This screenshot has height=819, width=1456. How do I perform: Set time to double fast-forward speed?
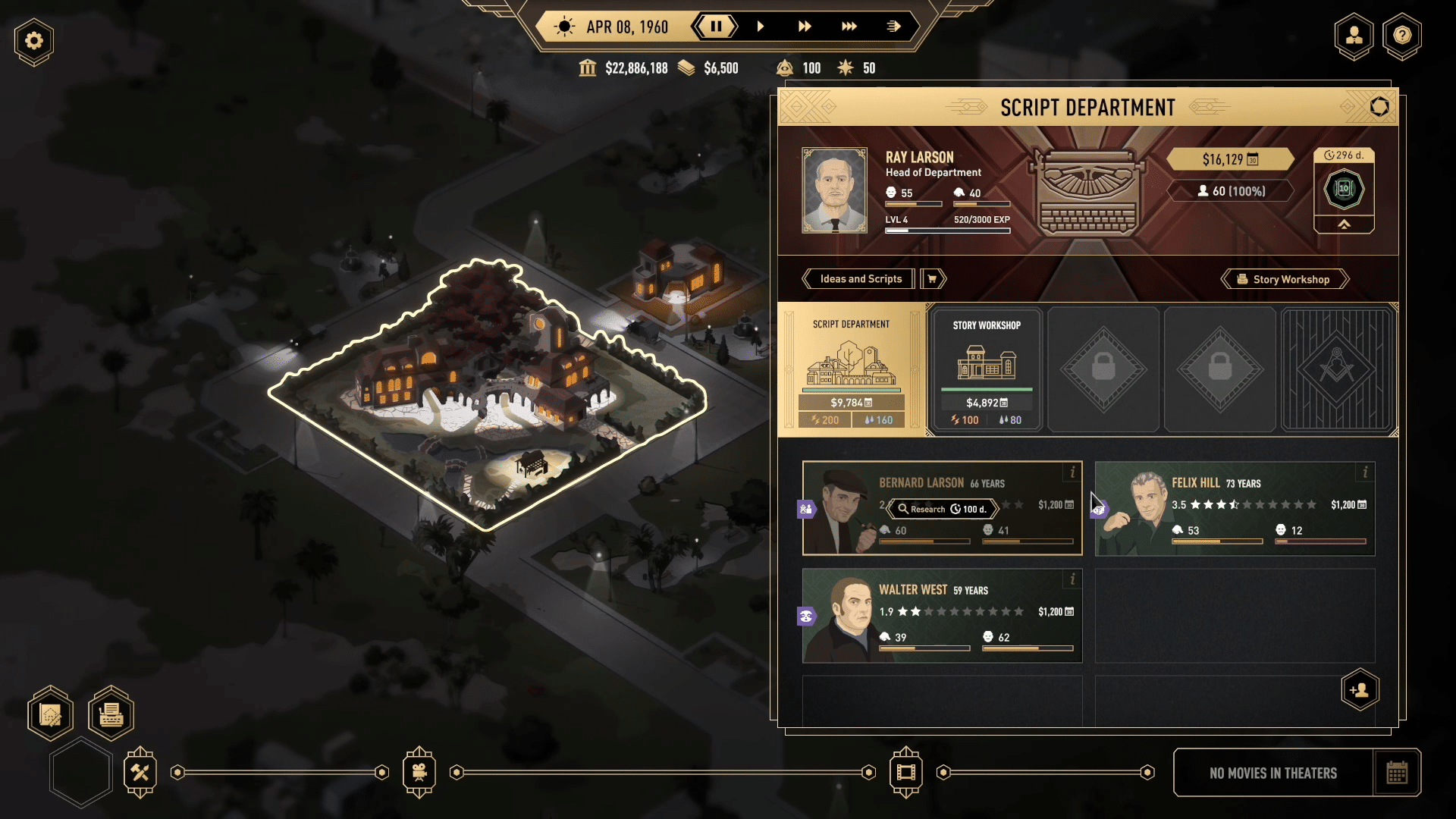[805, 27]
